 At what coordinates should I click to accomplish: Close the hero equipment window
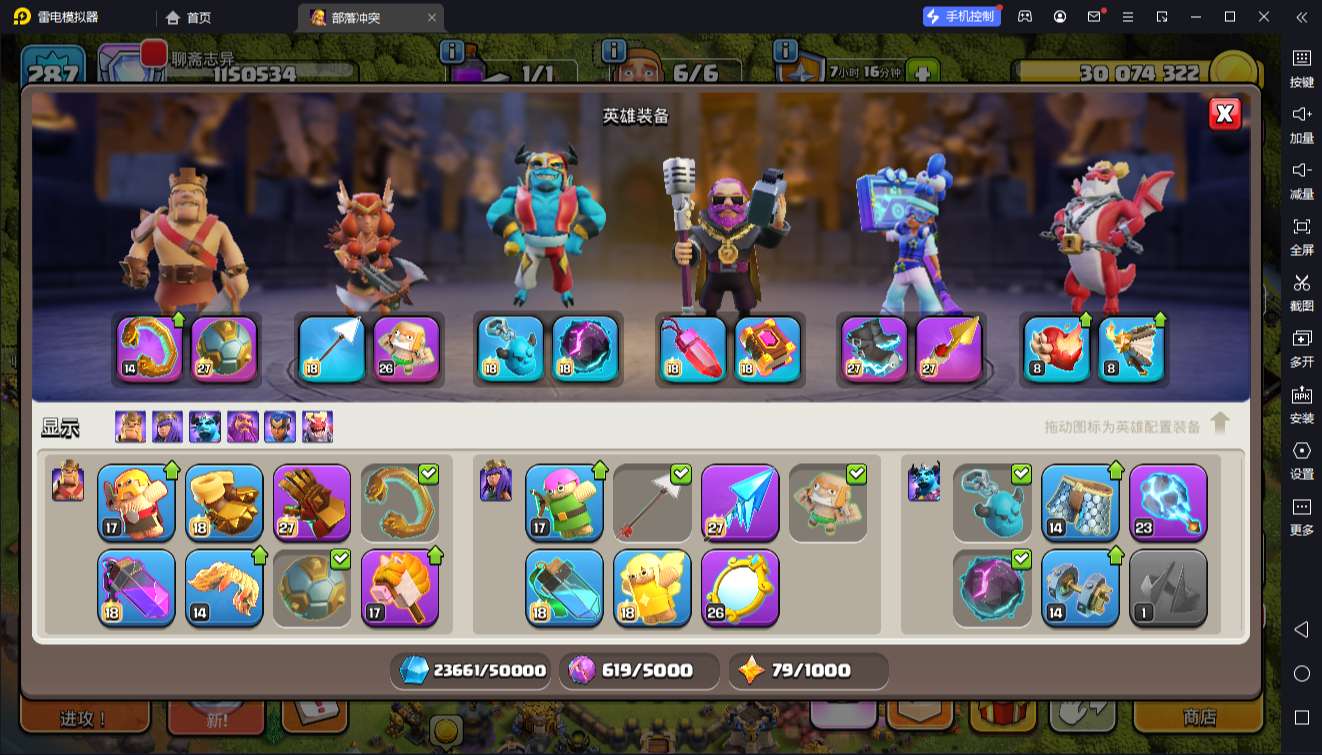1224,114
